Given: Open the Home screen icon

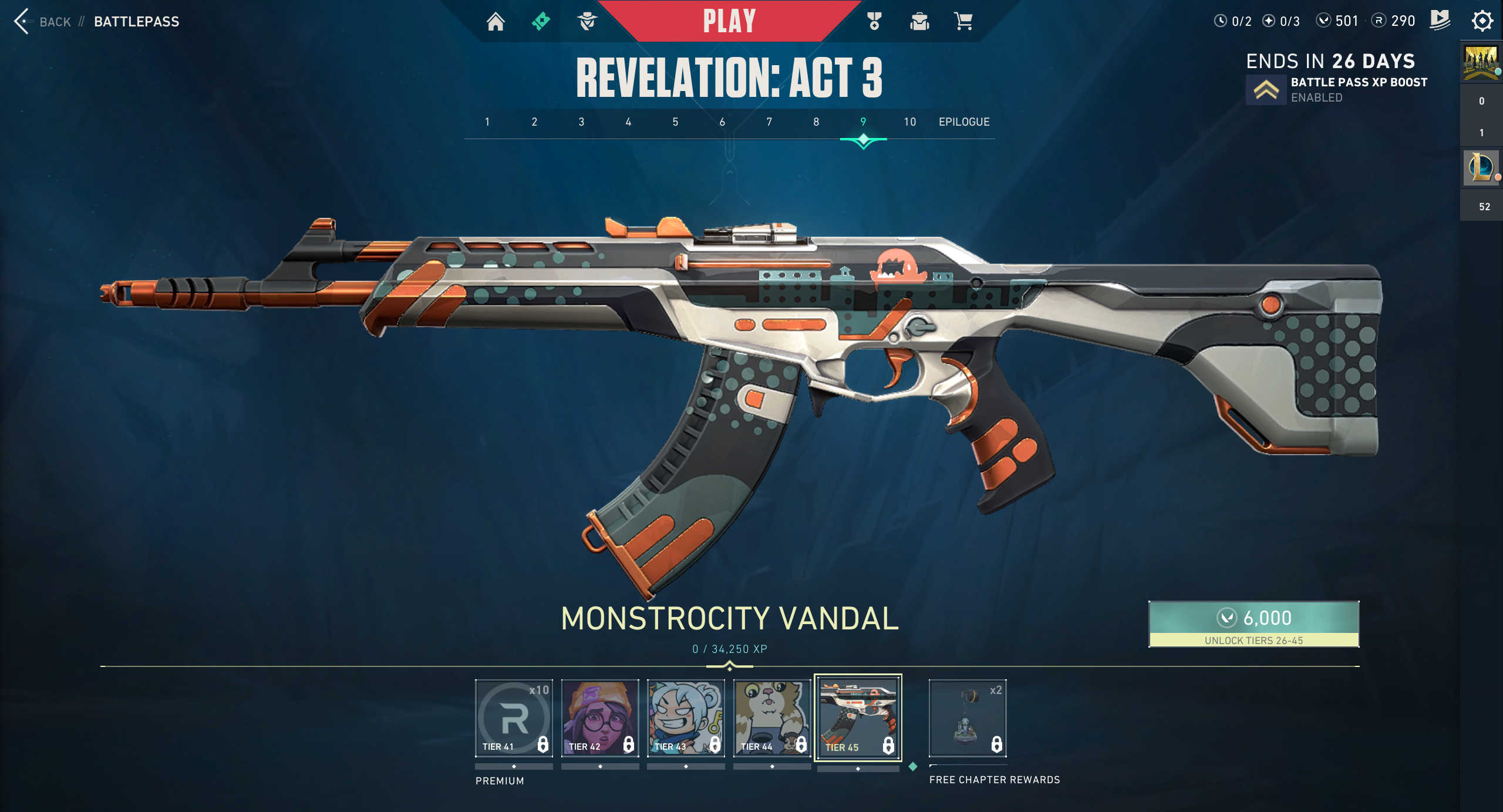Looking at the screenshot, I should [x=496, y=22].
